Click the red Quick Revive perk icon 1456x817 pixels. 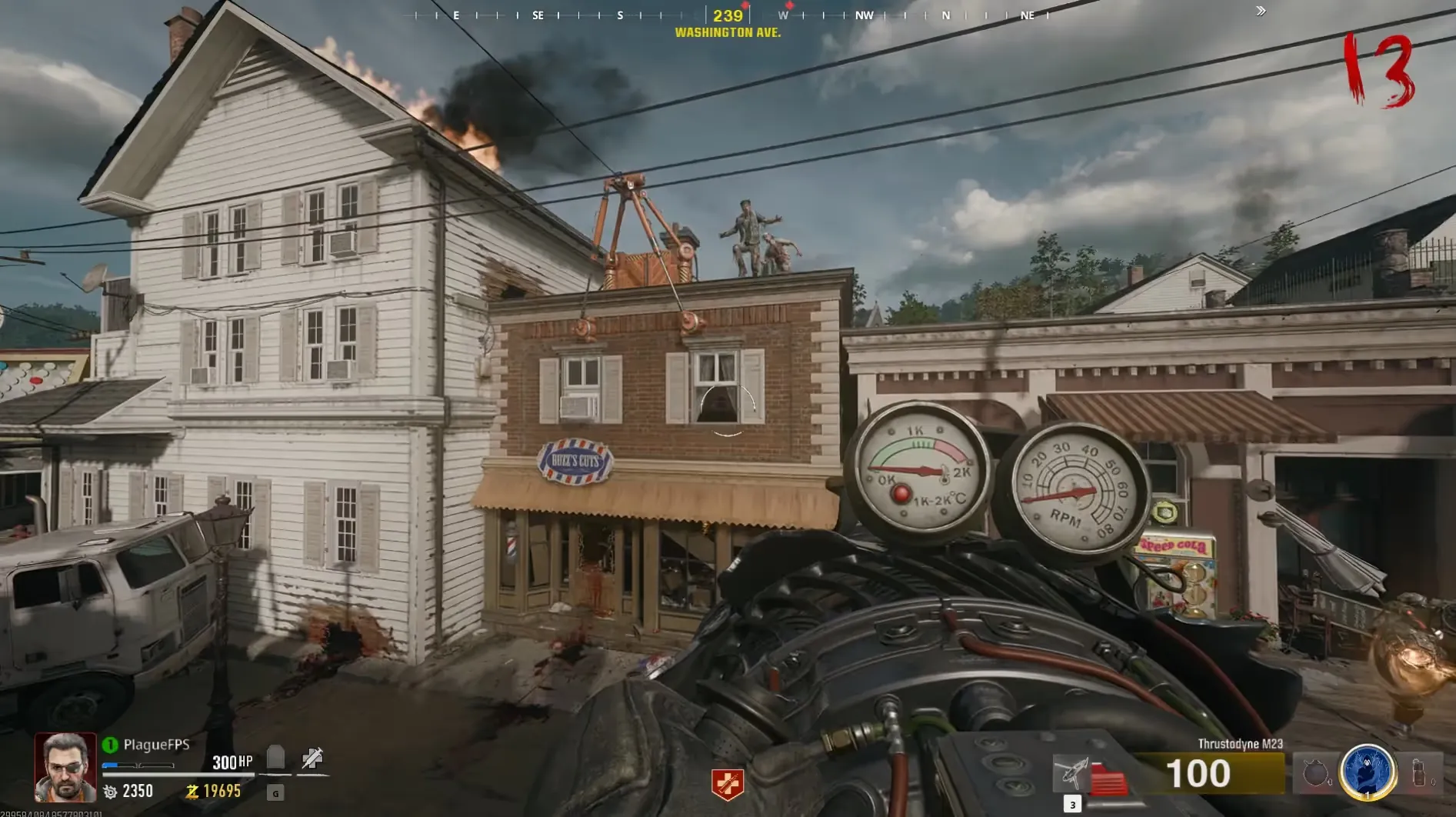727,784
